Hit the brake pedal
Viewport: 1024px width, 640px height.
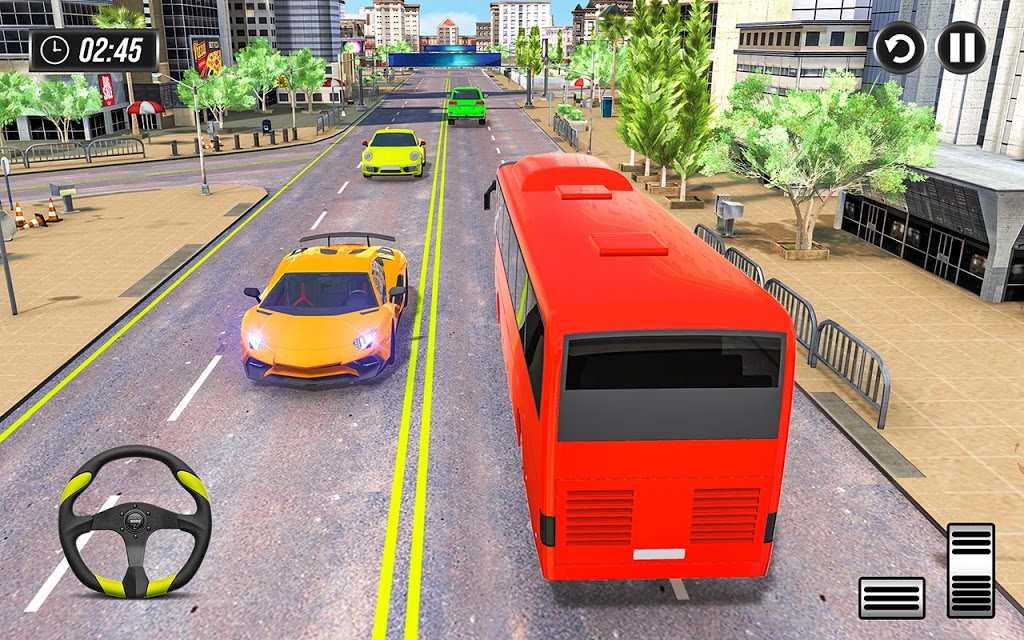click(x=891, y=597)
